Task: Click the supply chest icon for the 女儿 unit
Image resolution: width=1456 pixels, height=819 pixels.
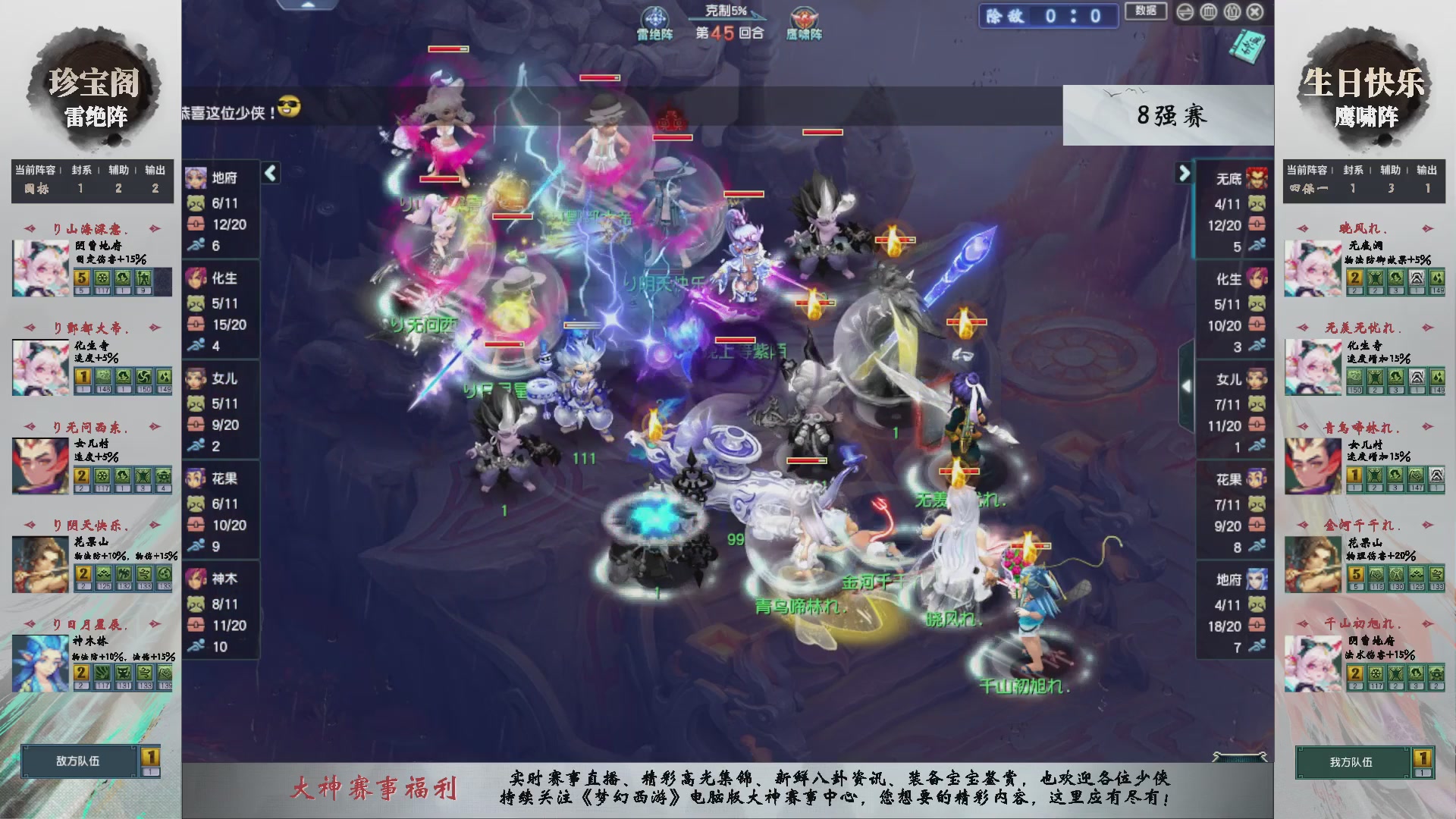Action: (196, 425)
